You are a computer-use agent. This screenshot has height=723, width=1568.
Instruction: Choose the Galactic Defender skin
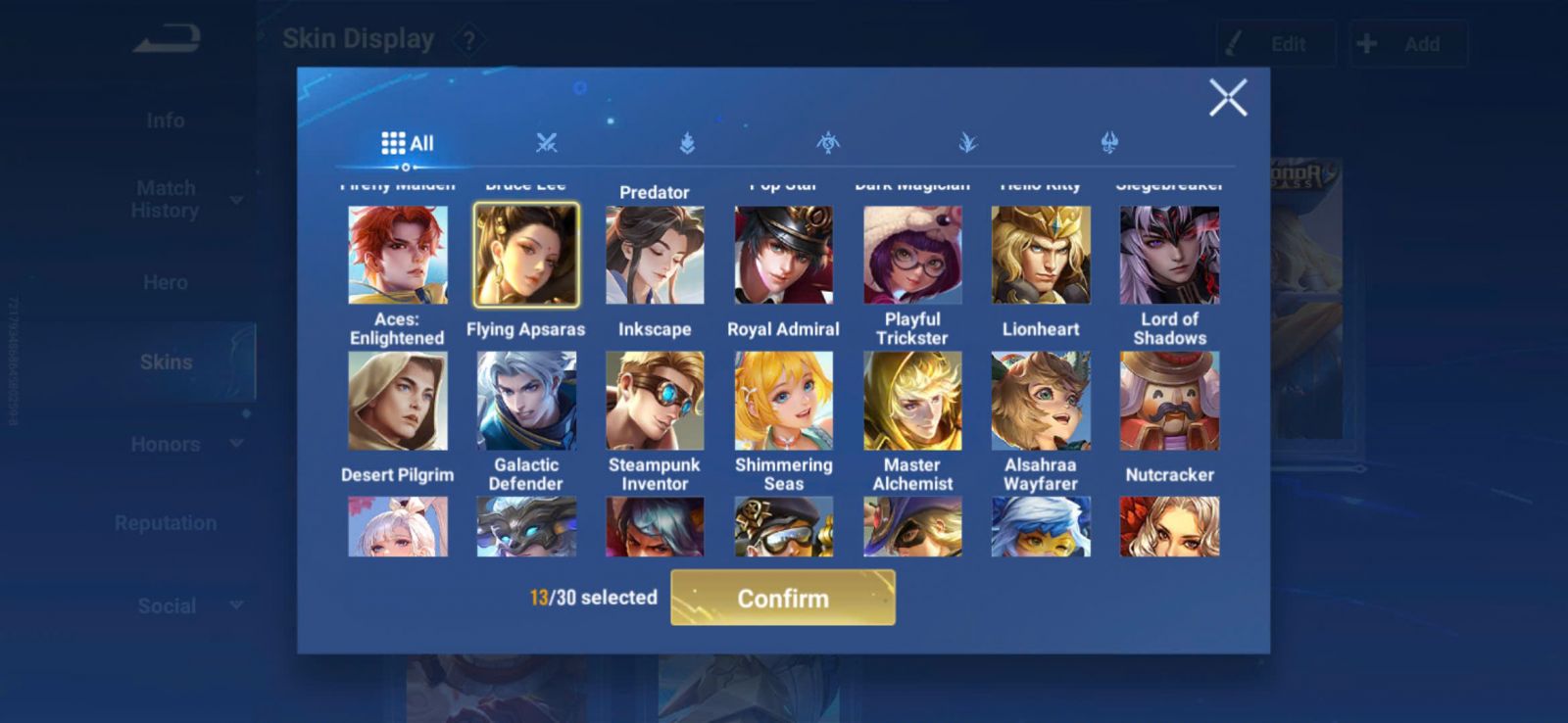(526, 401)
